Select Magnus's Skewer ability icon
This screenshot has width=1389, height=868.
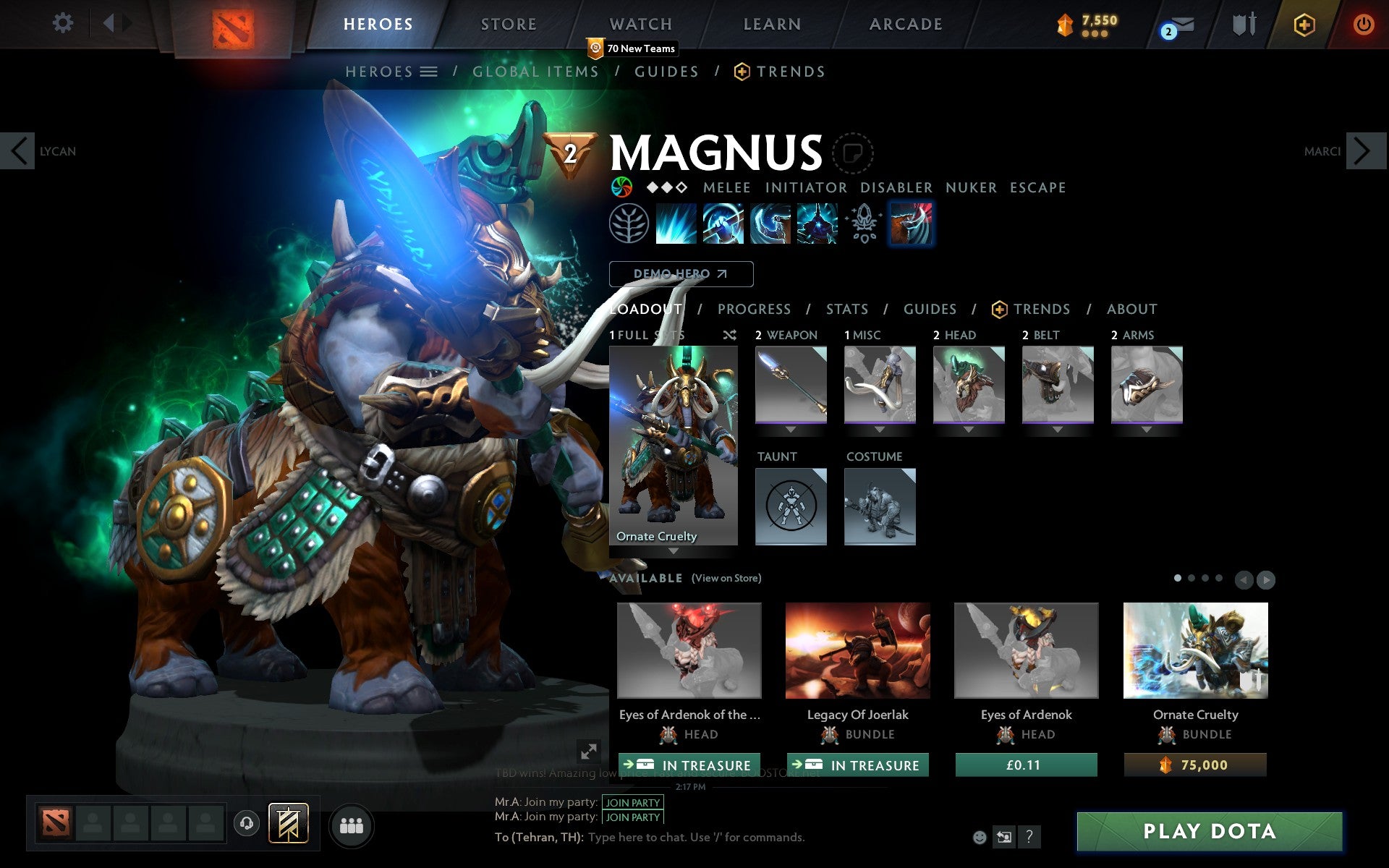pyautogui.click(x=770, y=224)
